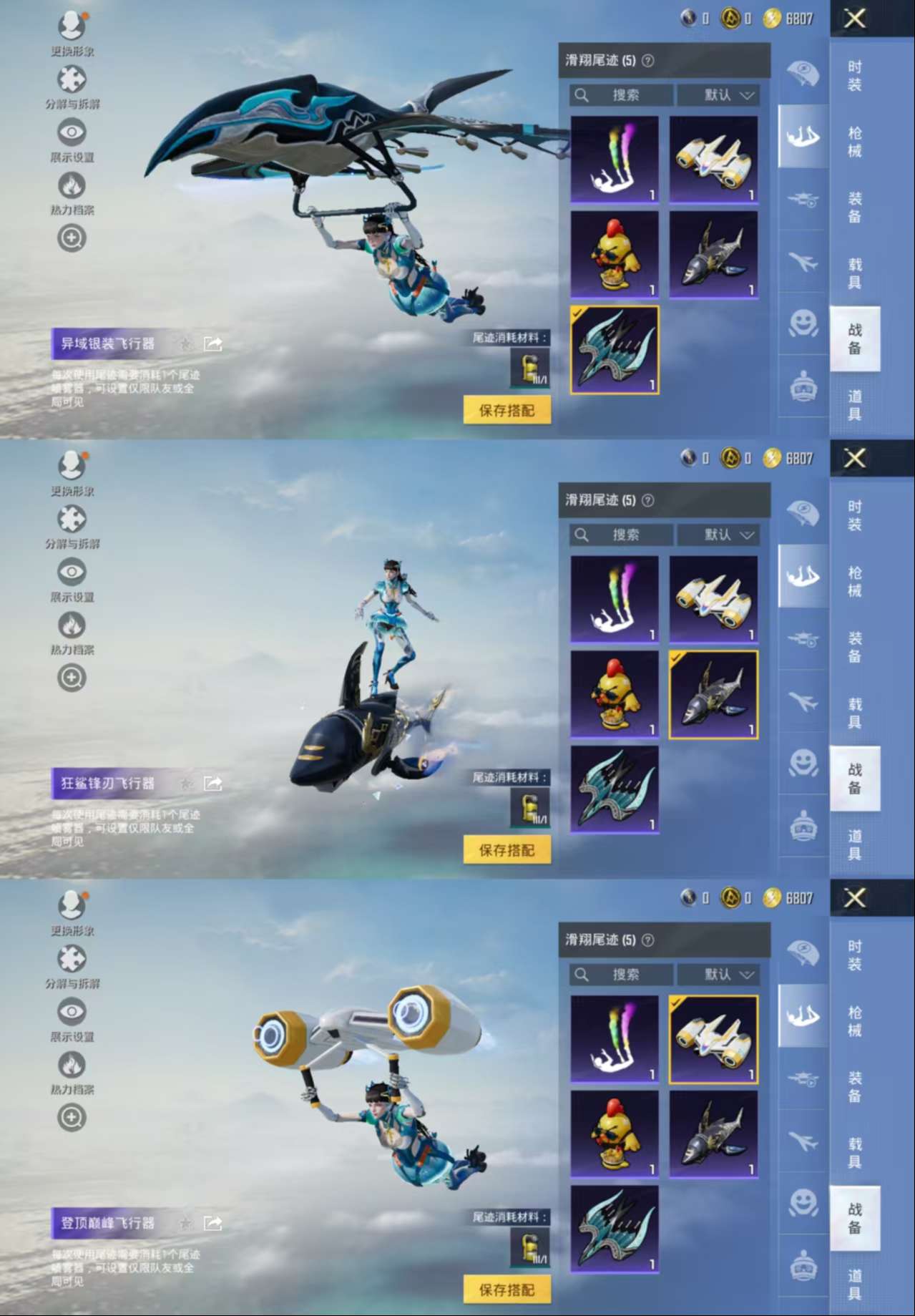Favorite 登顶巅峰飞行器 with its star icon
The width and height of the screenshot is (915, 1316).
[186, 1224]
